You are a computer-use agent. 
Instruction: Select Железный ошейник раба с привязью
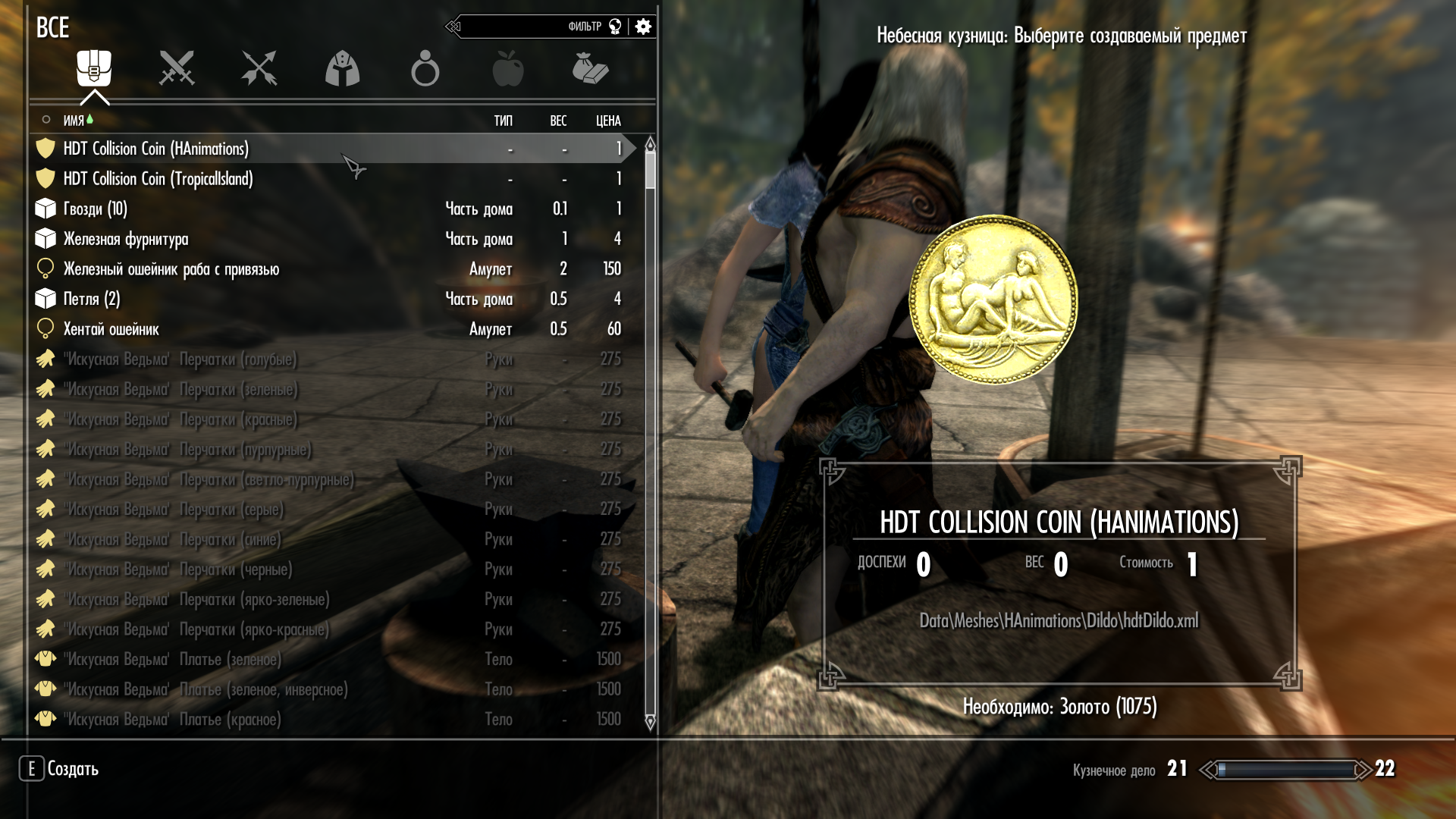coord(171,269)
